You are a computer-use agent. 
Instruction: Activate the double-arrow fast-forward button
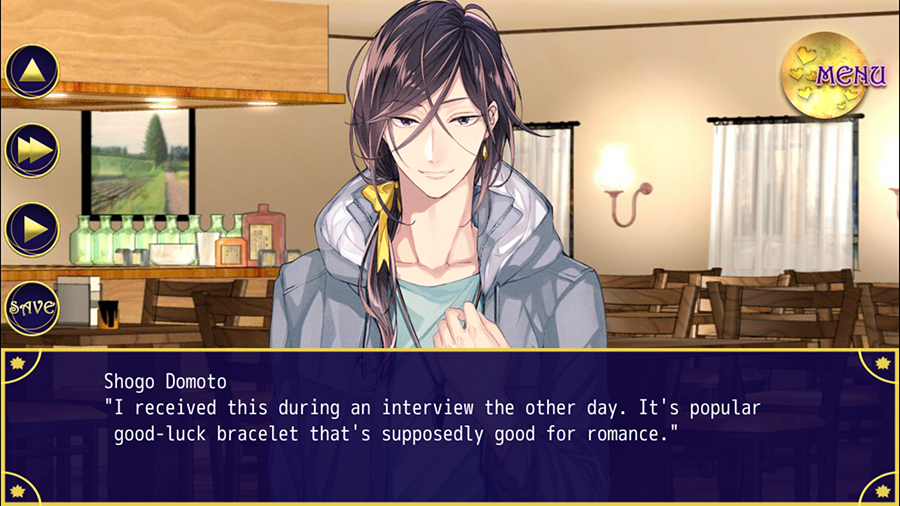[32, 150]
